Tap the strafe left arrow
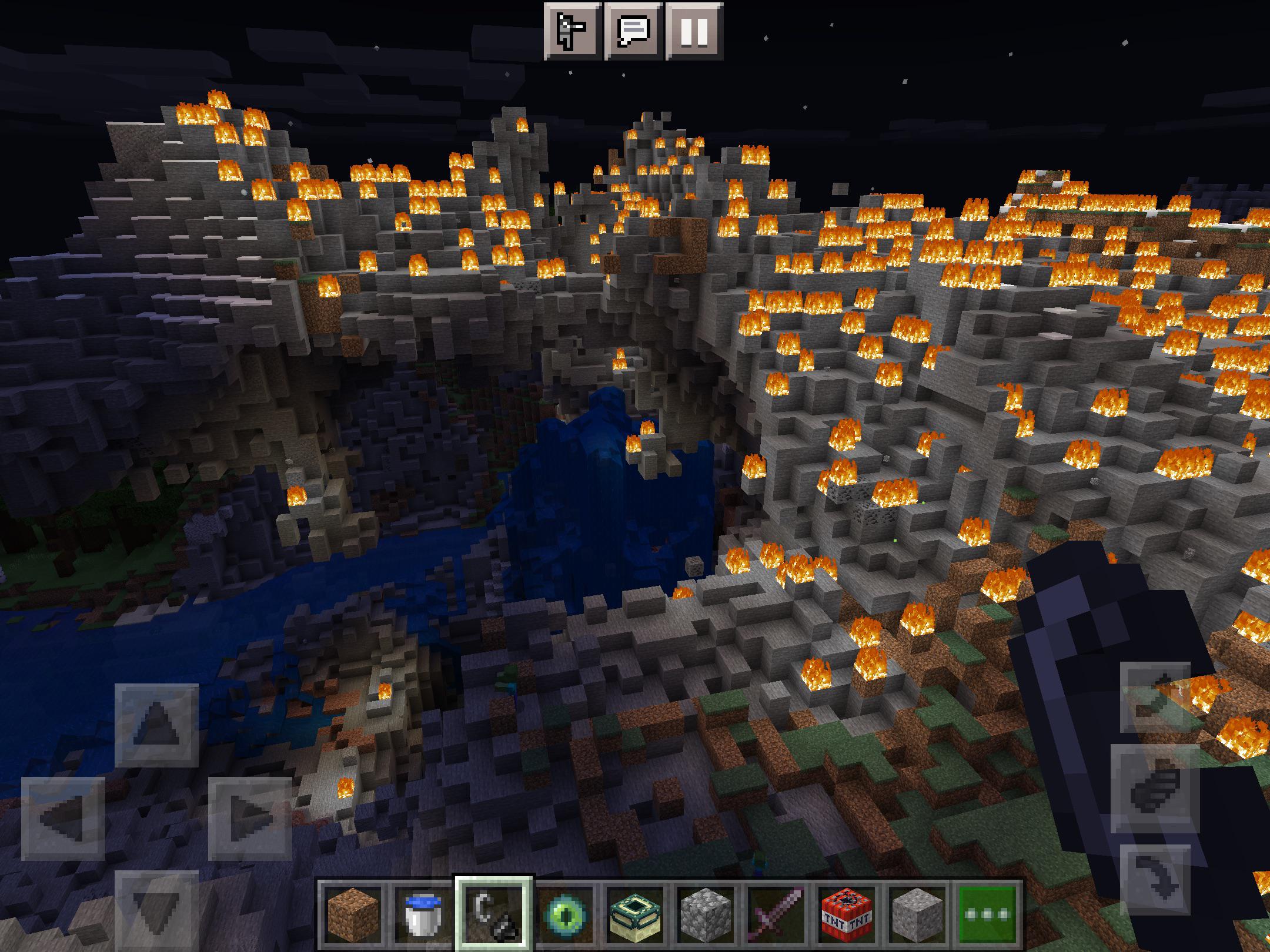The width and height of the screenshot is (1270, 952). (x=63, y=818)
